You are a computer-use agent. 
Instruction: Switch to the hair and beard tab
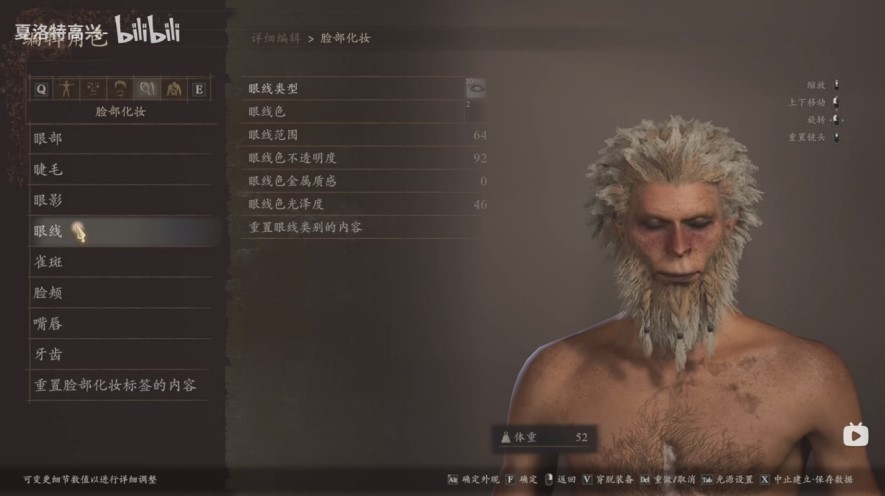[x=120, y=89]
